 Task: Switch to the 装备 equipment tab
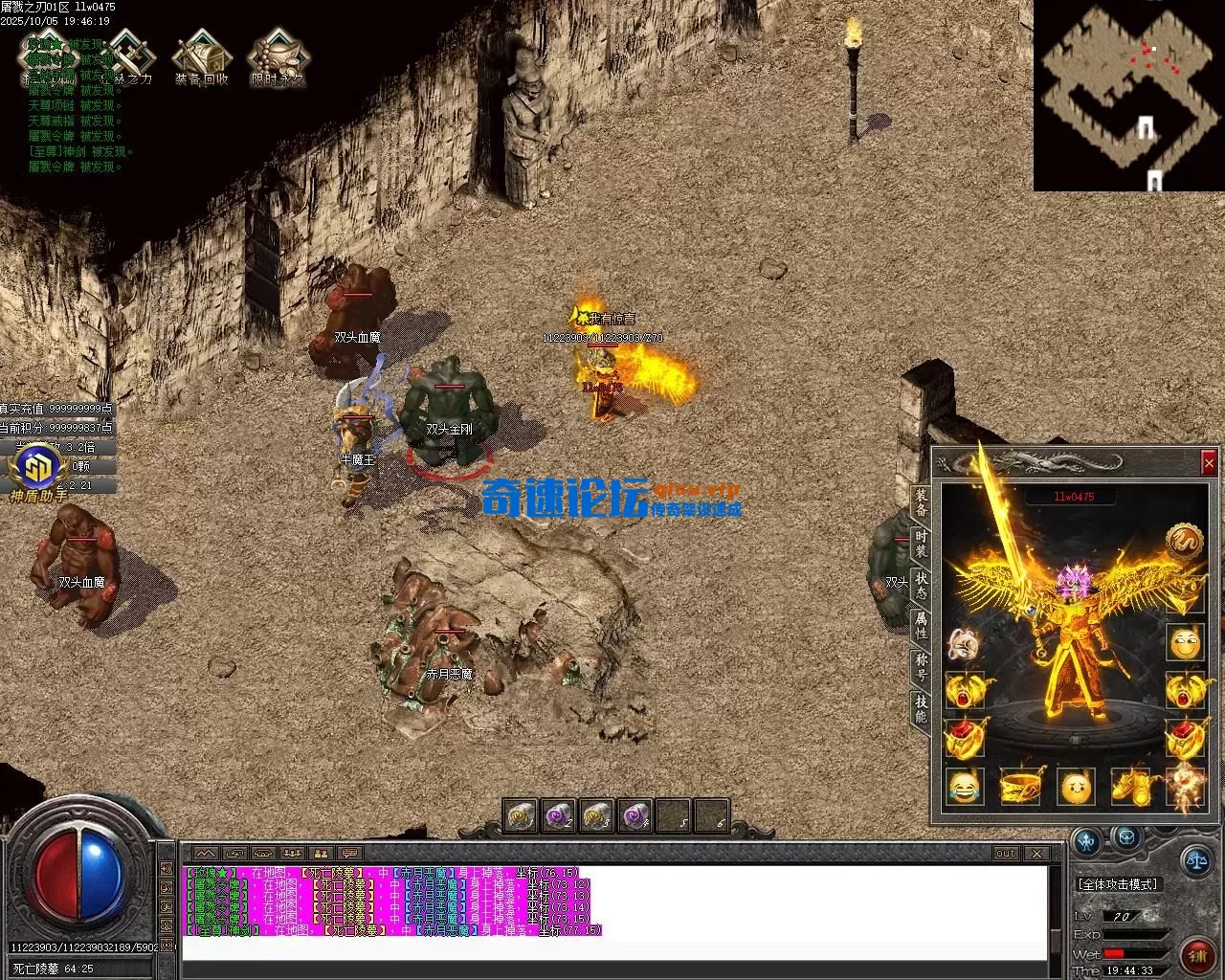pyautogui.click(x=921, y=503)
